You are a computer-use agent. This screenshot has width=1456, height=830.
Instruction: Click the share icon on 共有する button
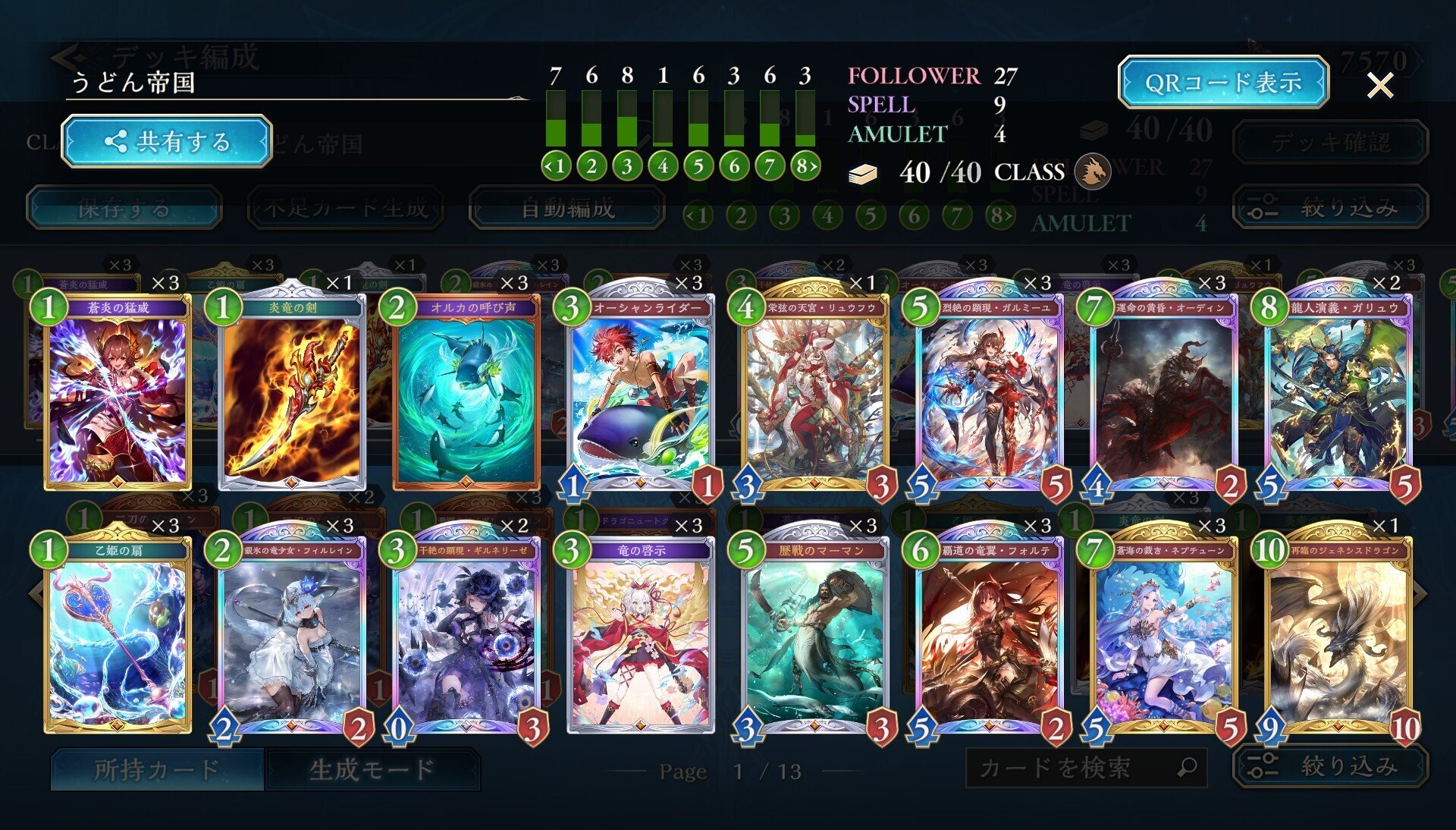pos(118,141)
